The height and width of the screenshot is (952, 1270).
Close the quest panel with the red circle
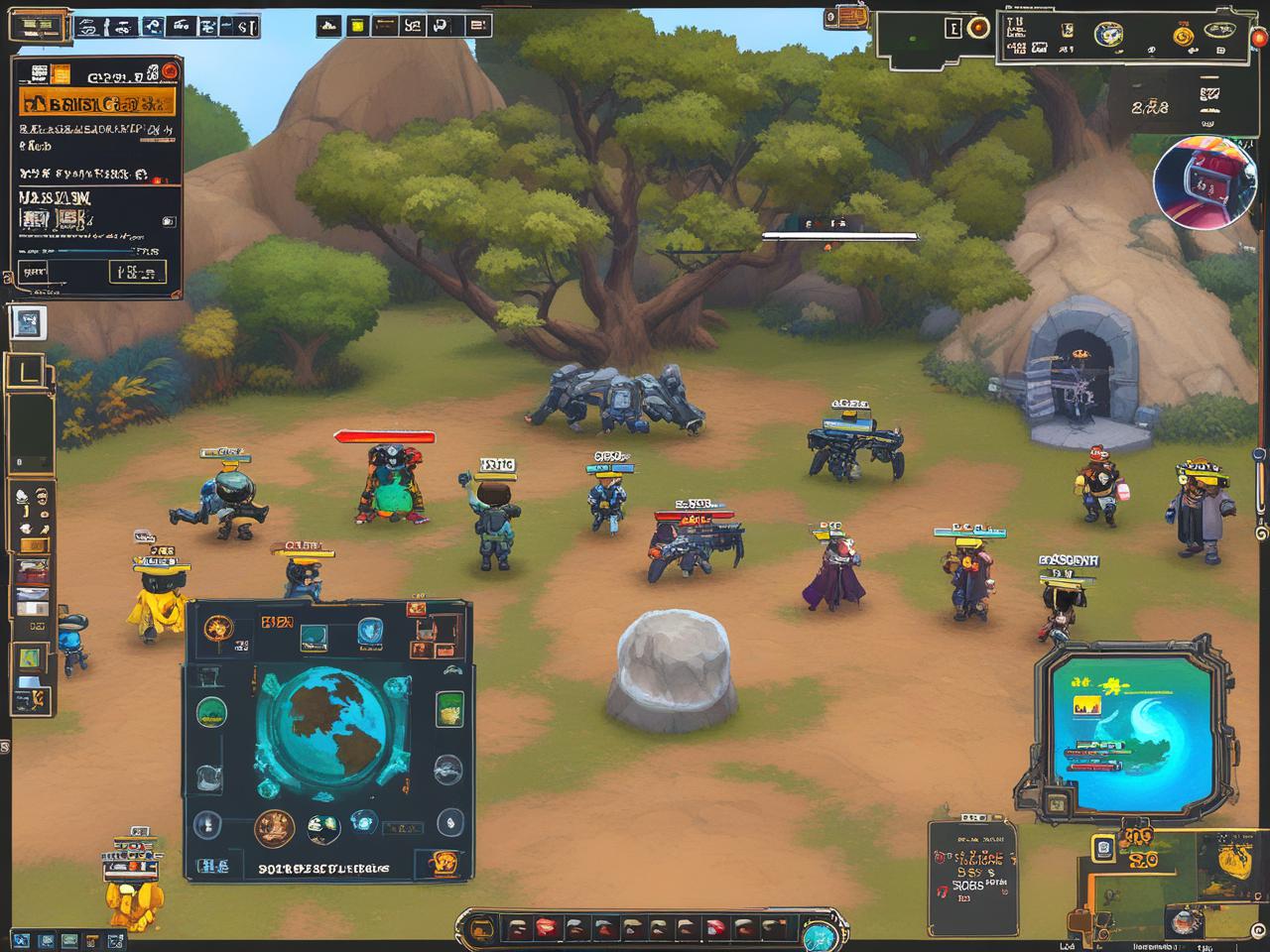[170, 70]
